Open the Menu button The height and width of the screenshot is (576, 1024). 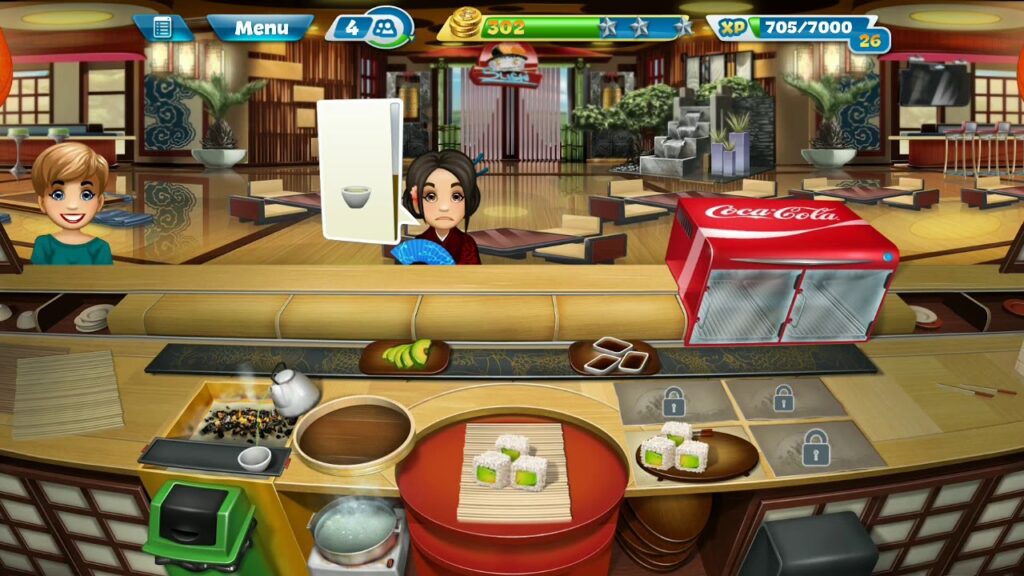click(x=261, y=28)
